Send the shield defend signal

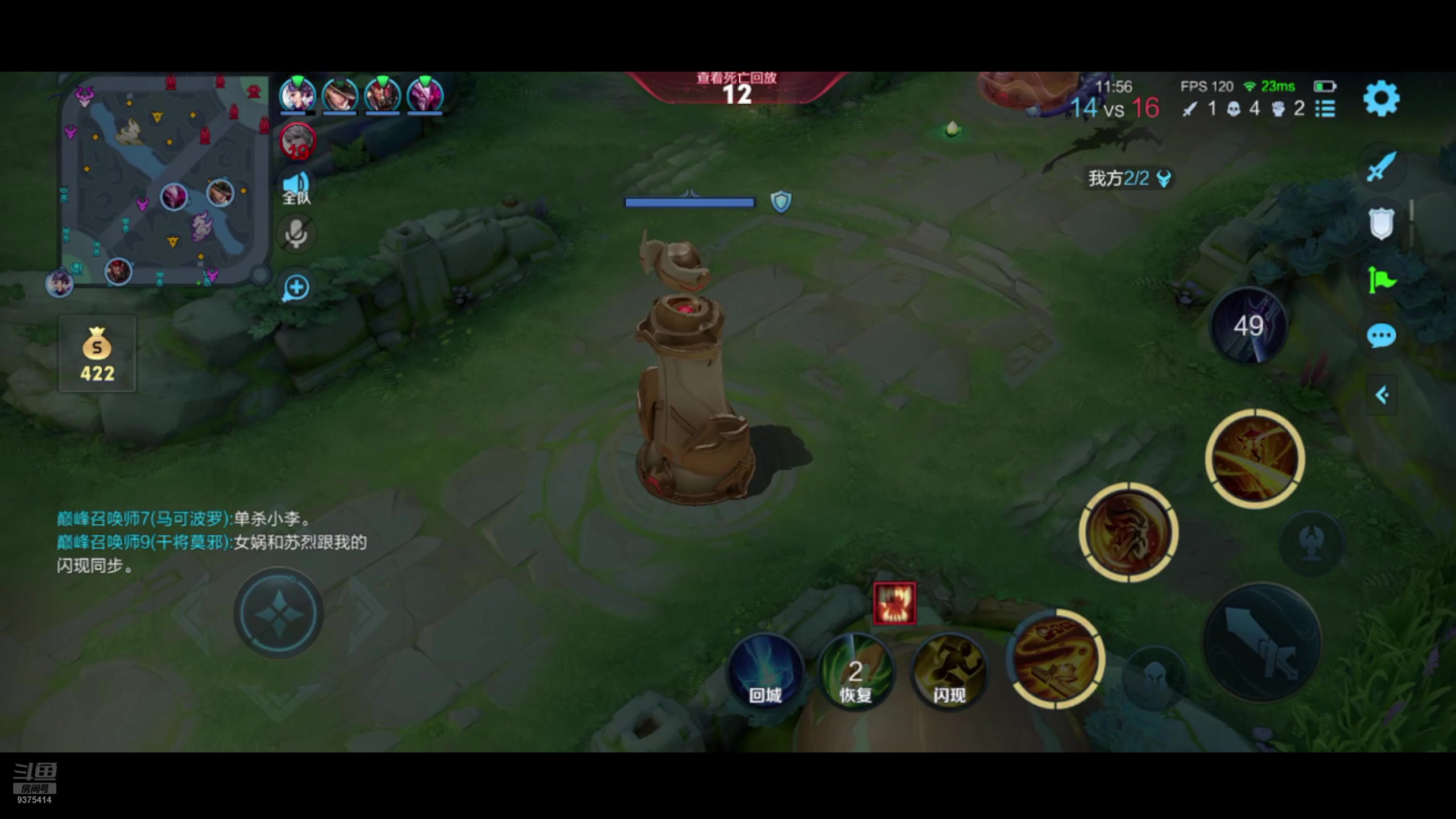(x=1381, y=223)
